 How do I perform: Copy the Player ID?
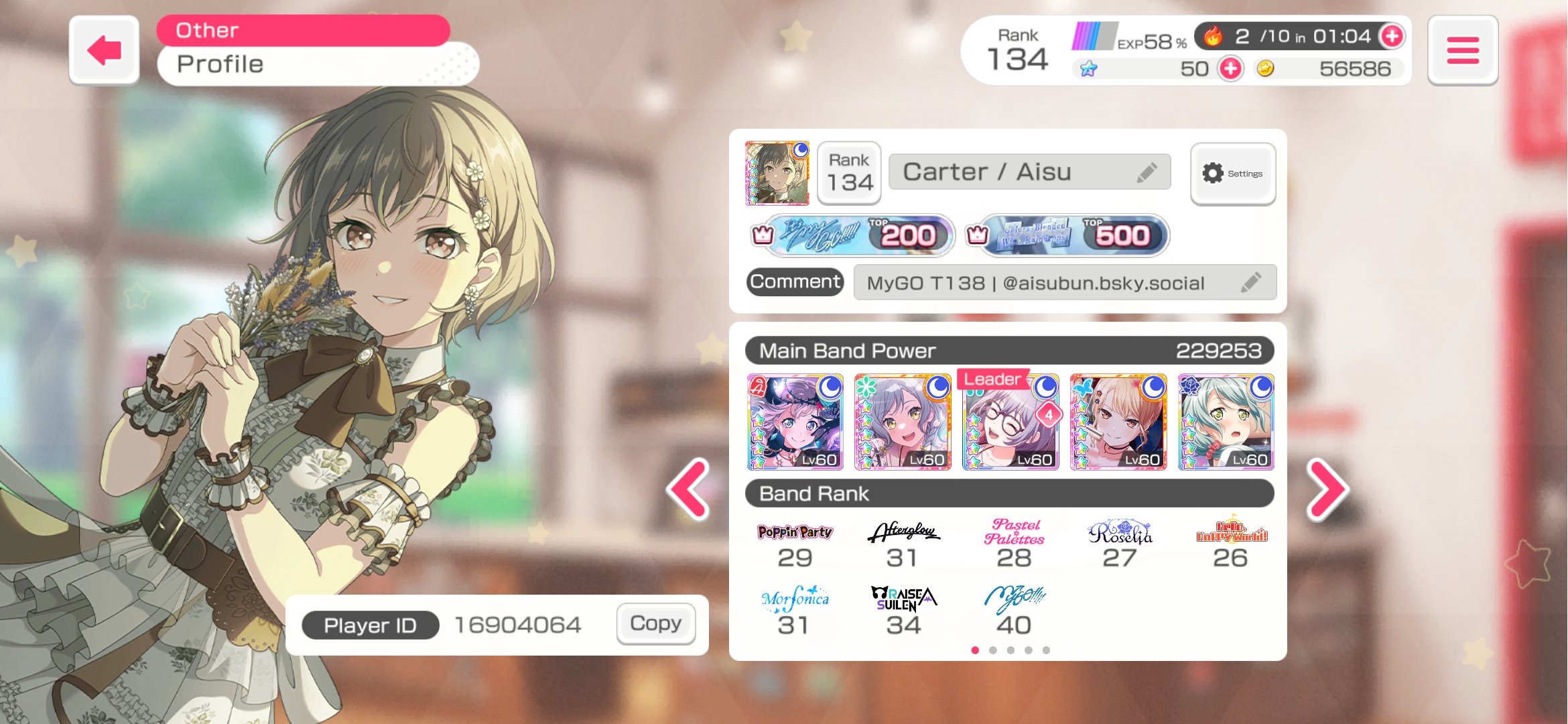click(655, 623)
